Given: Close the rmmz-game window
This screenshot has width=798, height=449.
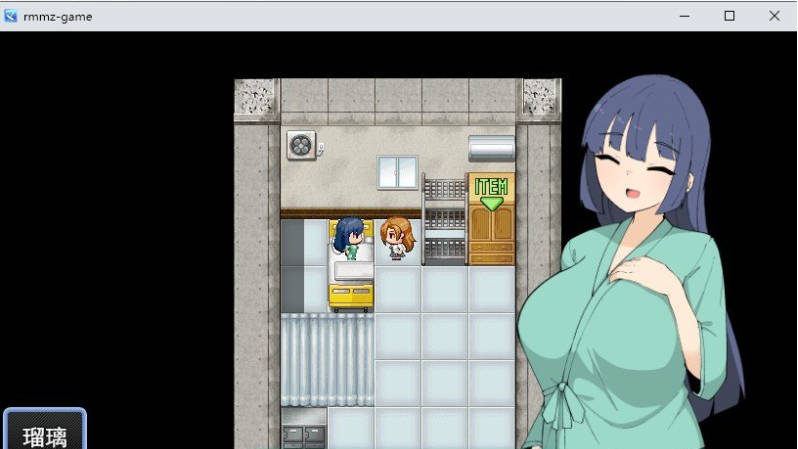Looking at the screenshot, I should [x=774, y=16].
